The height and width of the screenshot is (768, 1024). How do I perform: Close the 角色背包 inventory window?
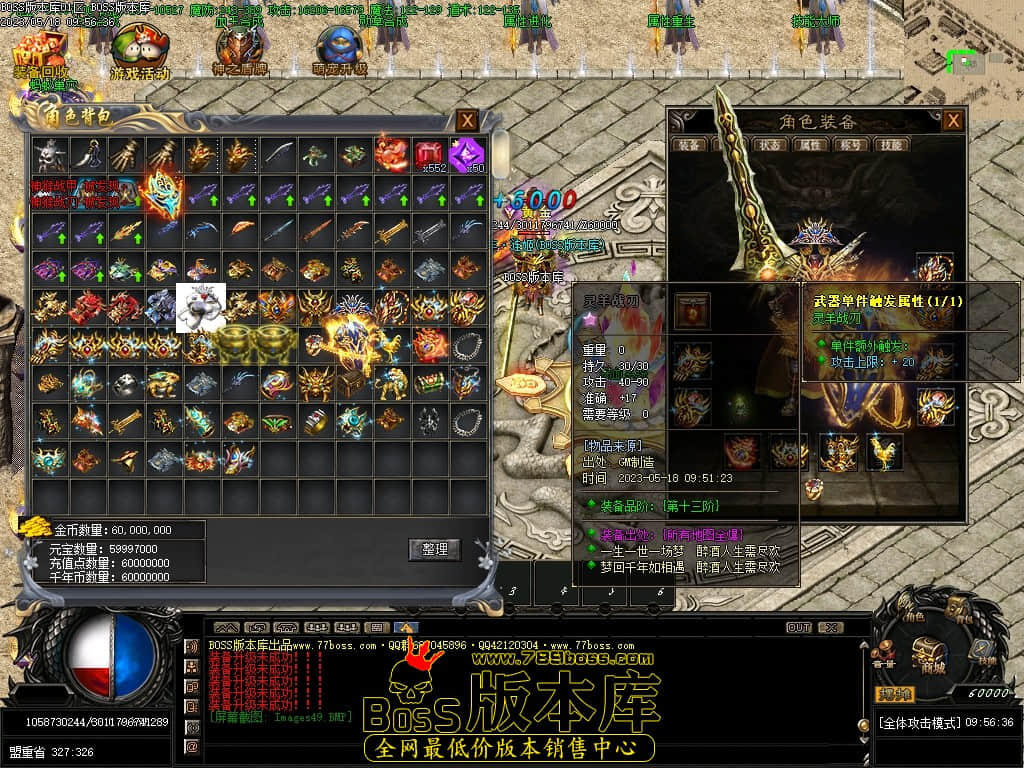[x=467, y=120]
